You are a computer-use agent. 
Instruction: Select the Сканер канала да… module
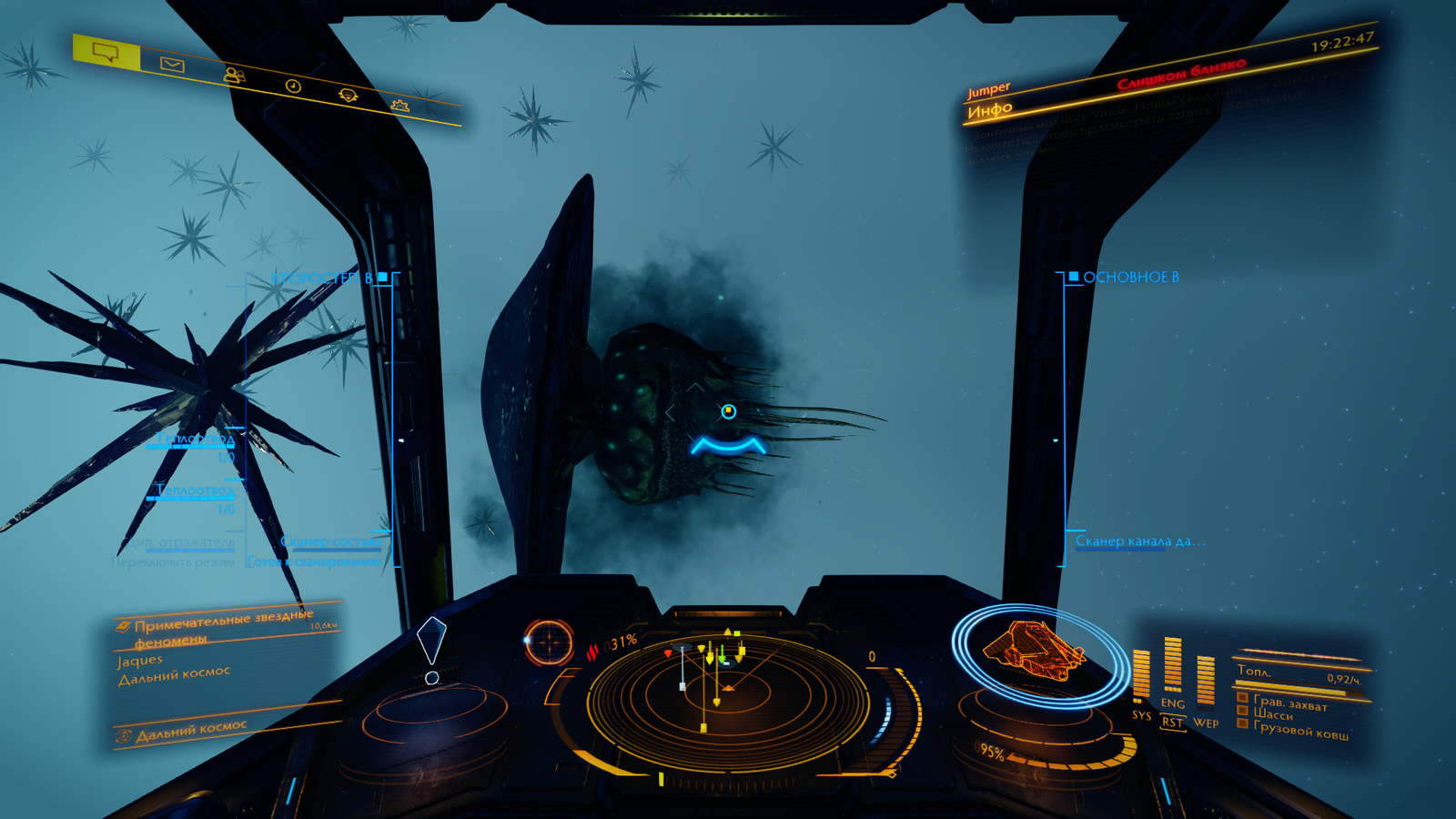tap(1138, 541)
